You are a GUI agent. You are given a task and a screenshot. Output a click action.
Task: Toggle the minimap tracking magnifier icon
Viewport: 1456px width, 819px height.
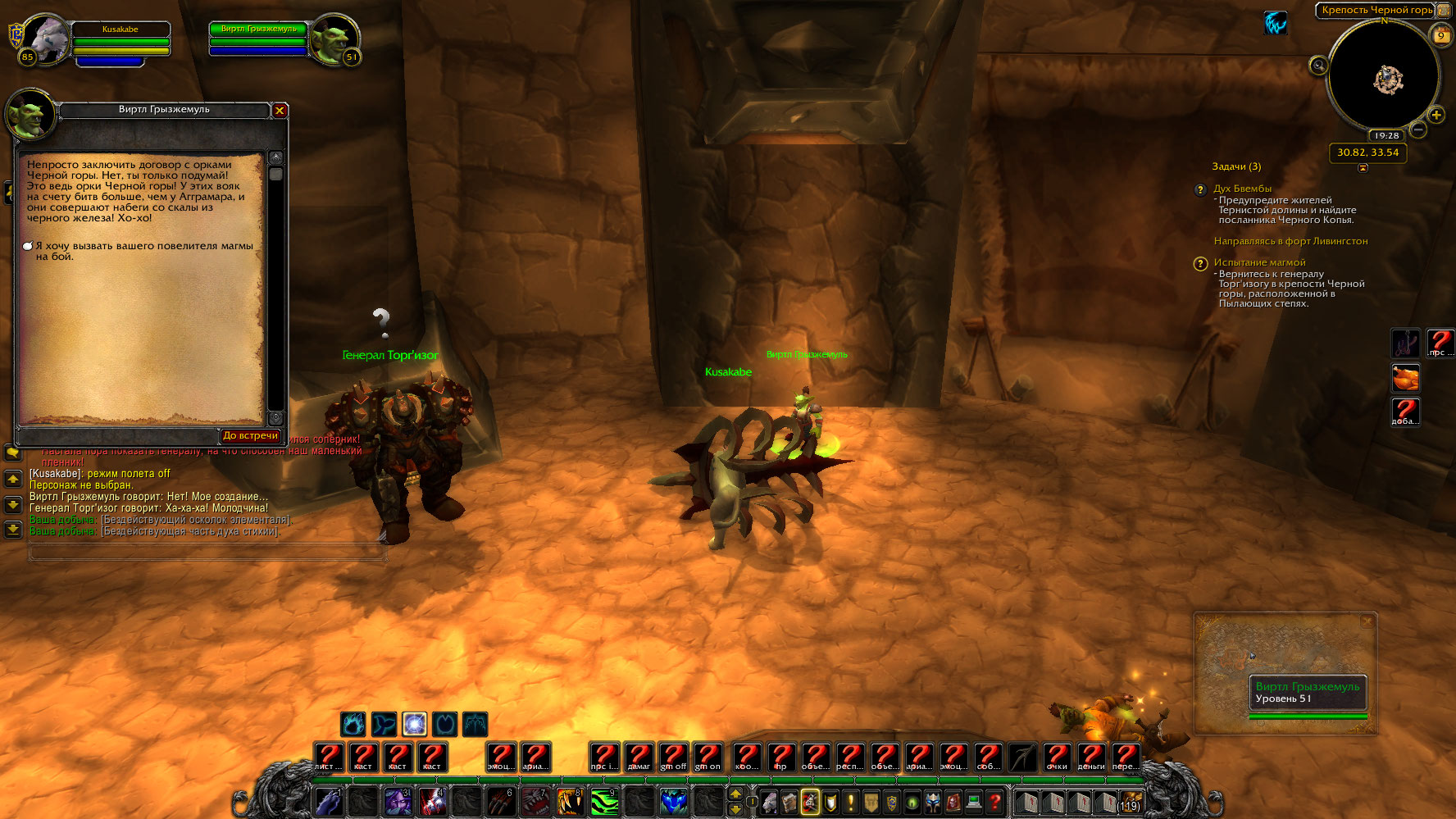1318,66
